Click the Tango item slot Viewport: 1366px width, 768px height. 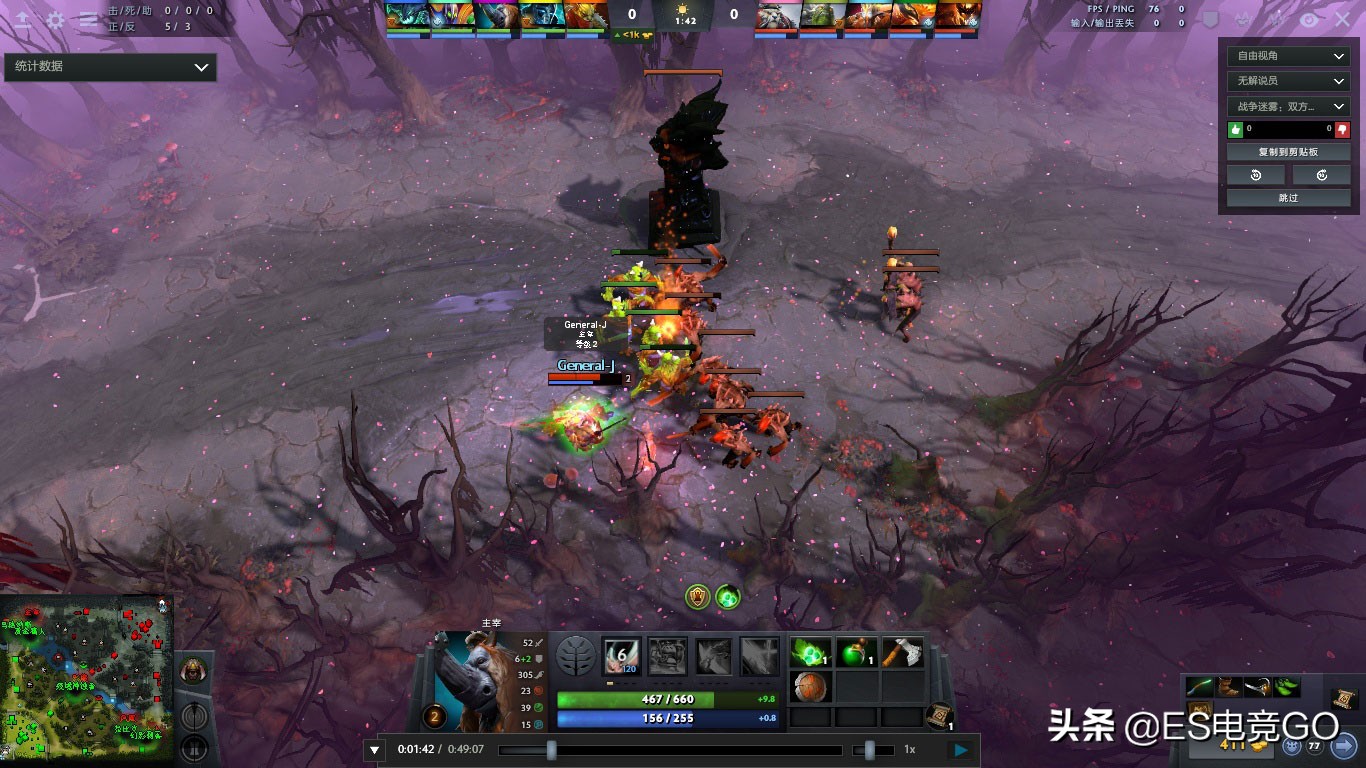810,655
